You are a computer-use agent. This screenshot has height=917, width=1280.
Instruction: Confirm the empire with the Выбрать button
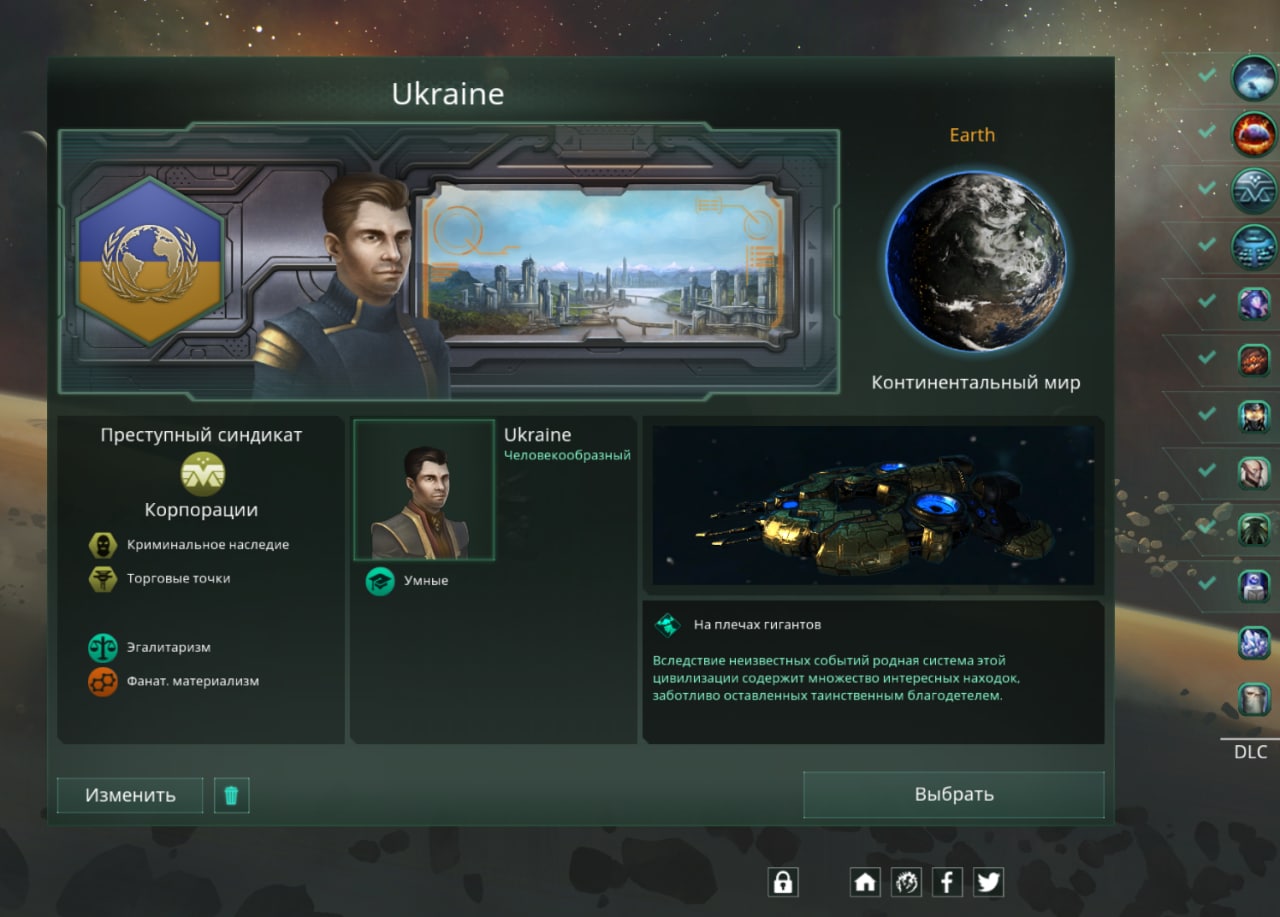tap(954, 794)
